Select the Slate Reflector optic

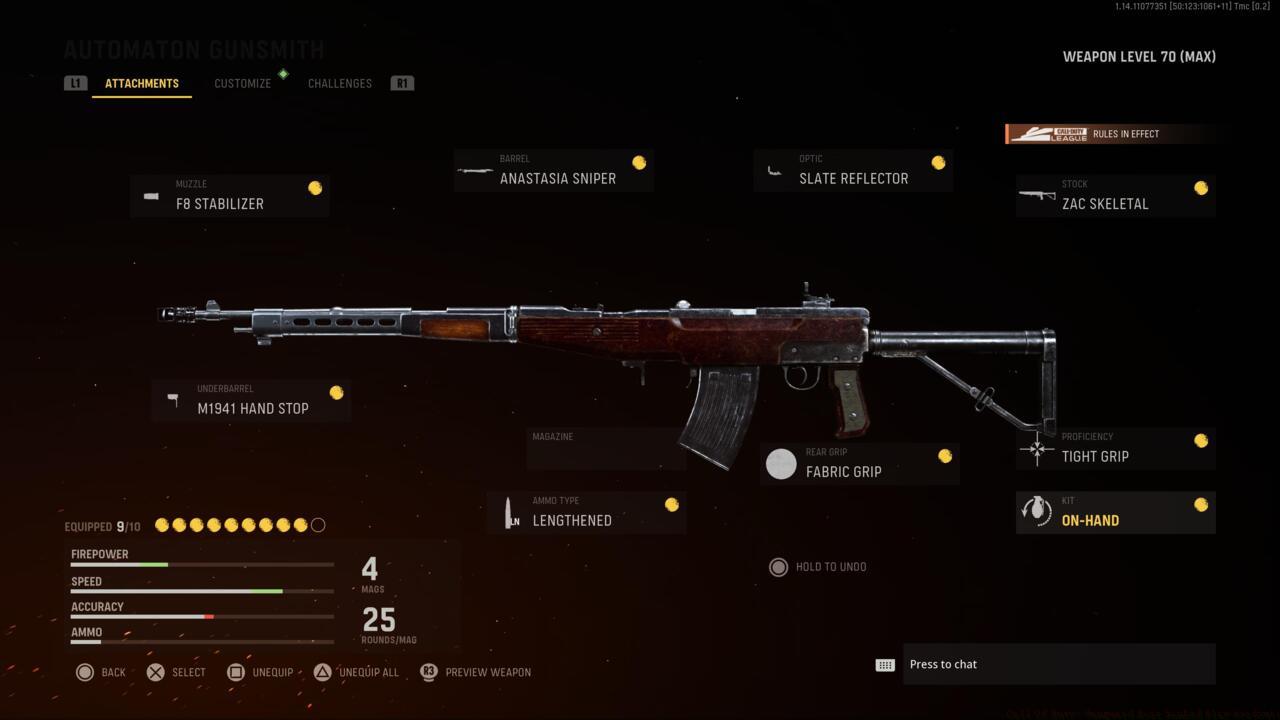853,170
